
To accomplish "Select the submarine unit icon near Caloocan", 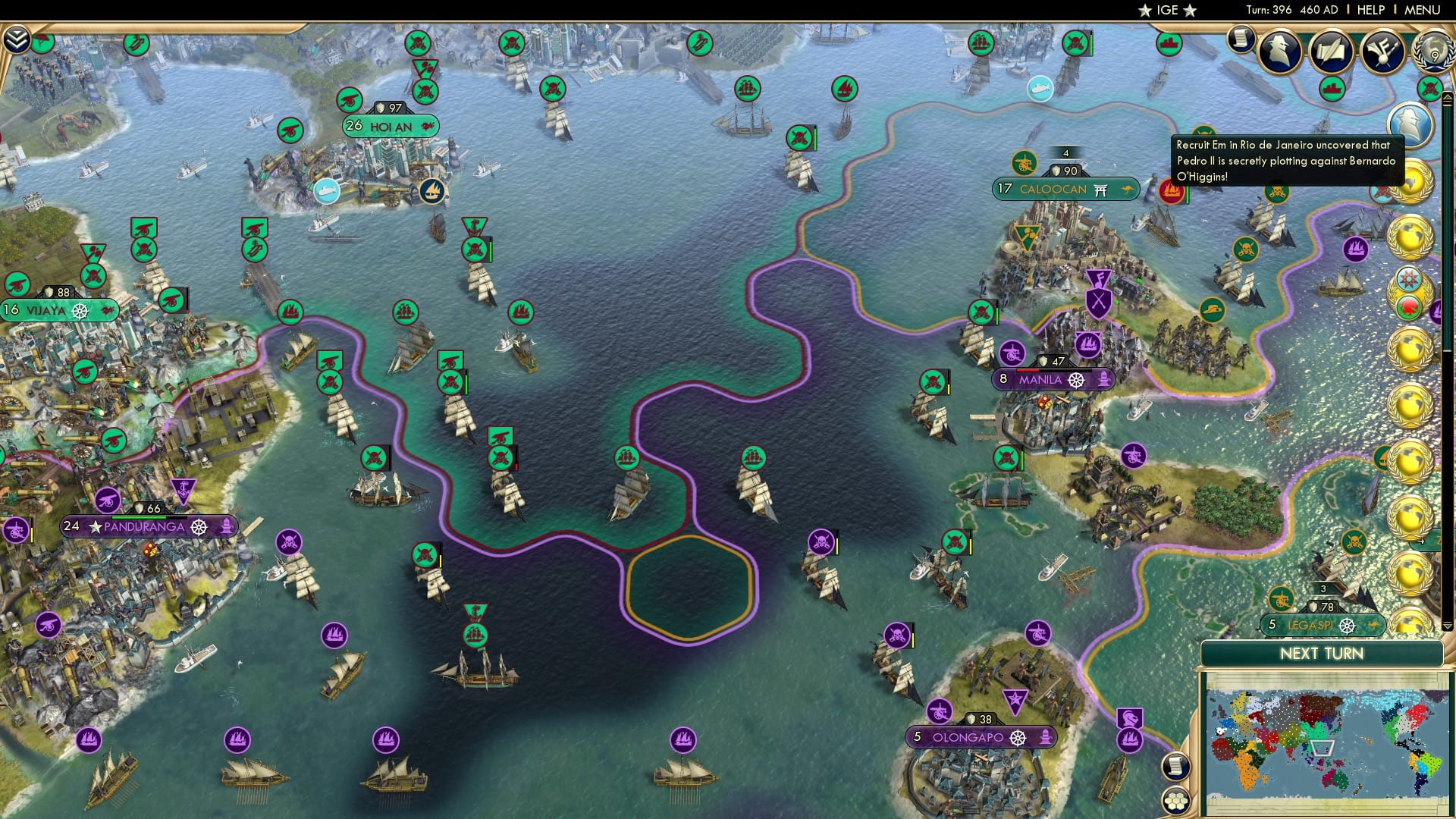I will [1039, 89].
